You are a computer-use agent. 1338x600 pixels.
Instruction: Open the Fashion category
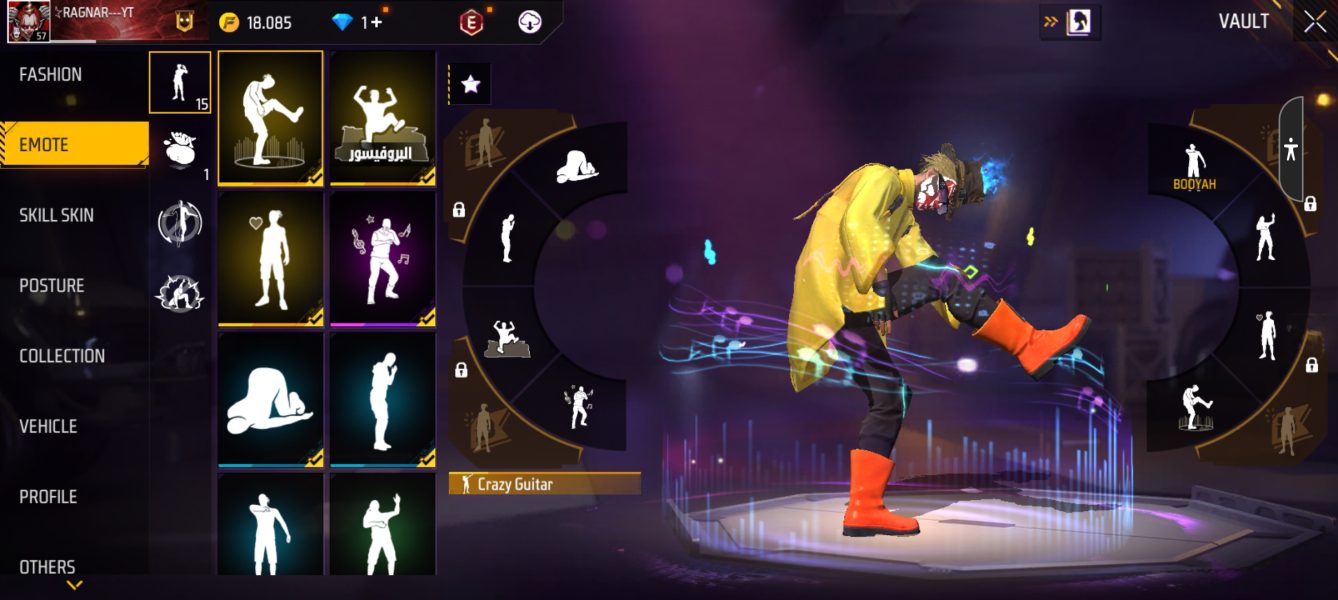pyautogui.click(x=51, y=75)
